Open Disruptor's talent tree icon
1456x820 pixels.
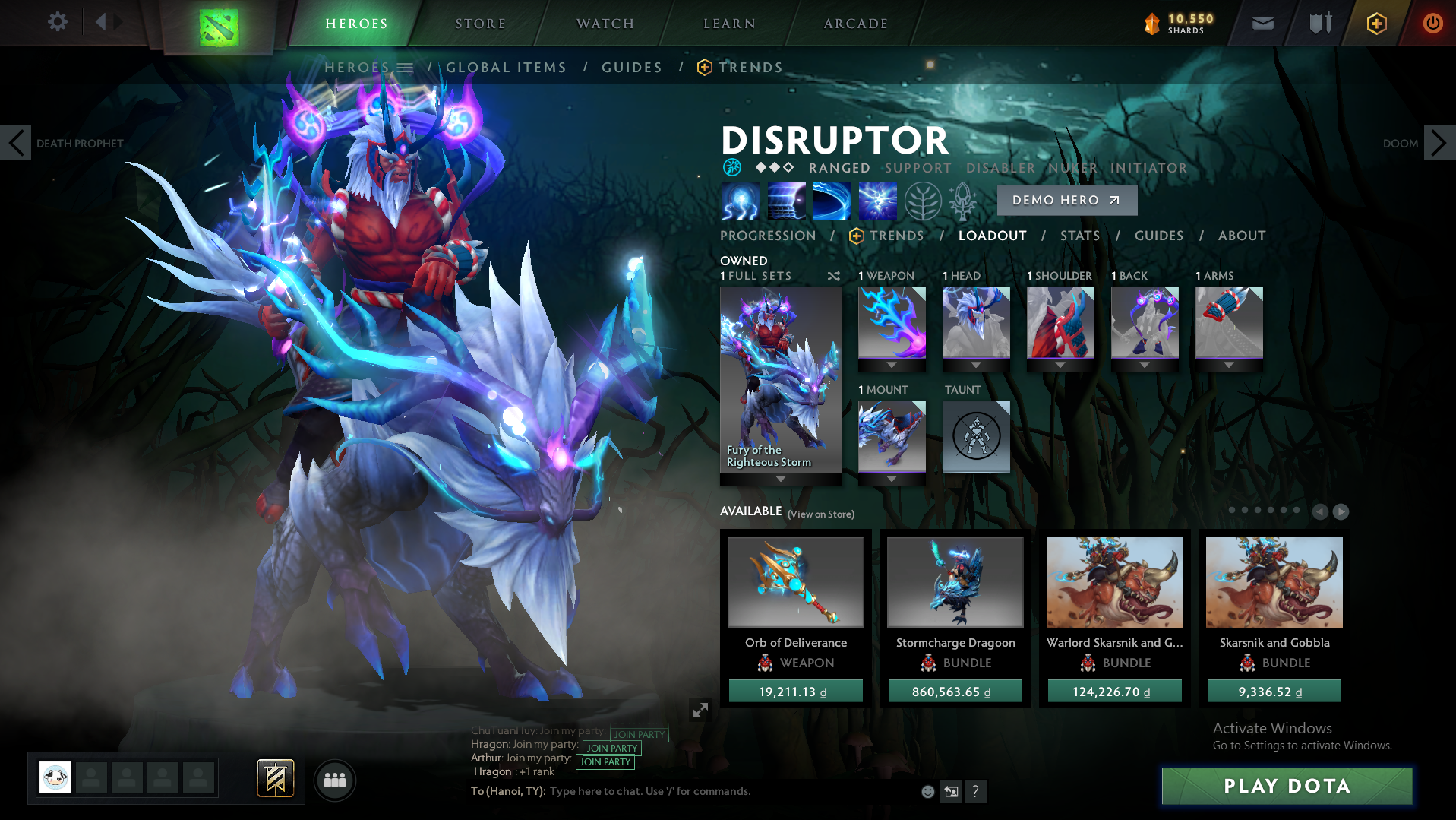click(x=922, y=201)
